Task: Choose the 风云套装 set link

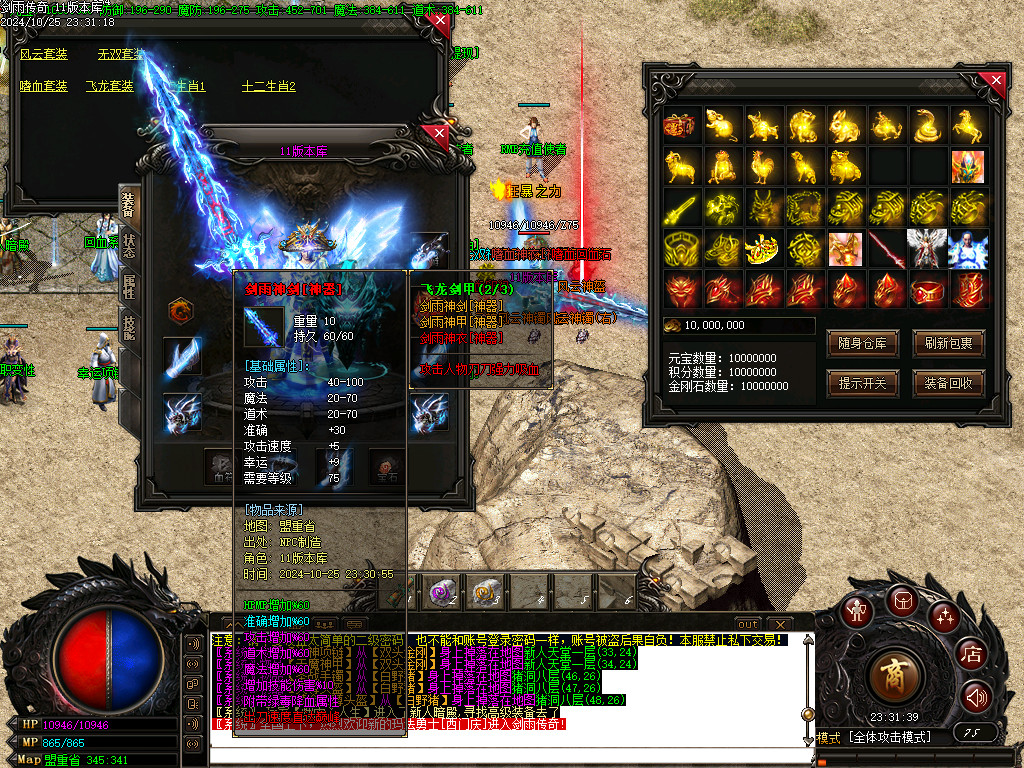Action: tap(44, 54)
